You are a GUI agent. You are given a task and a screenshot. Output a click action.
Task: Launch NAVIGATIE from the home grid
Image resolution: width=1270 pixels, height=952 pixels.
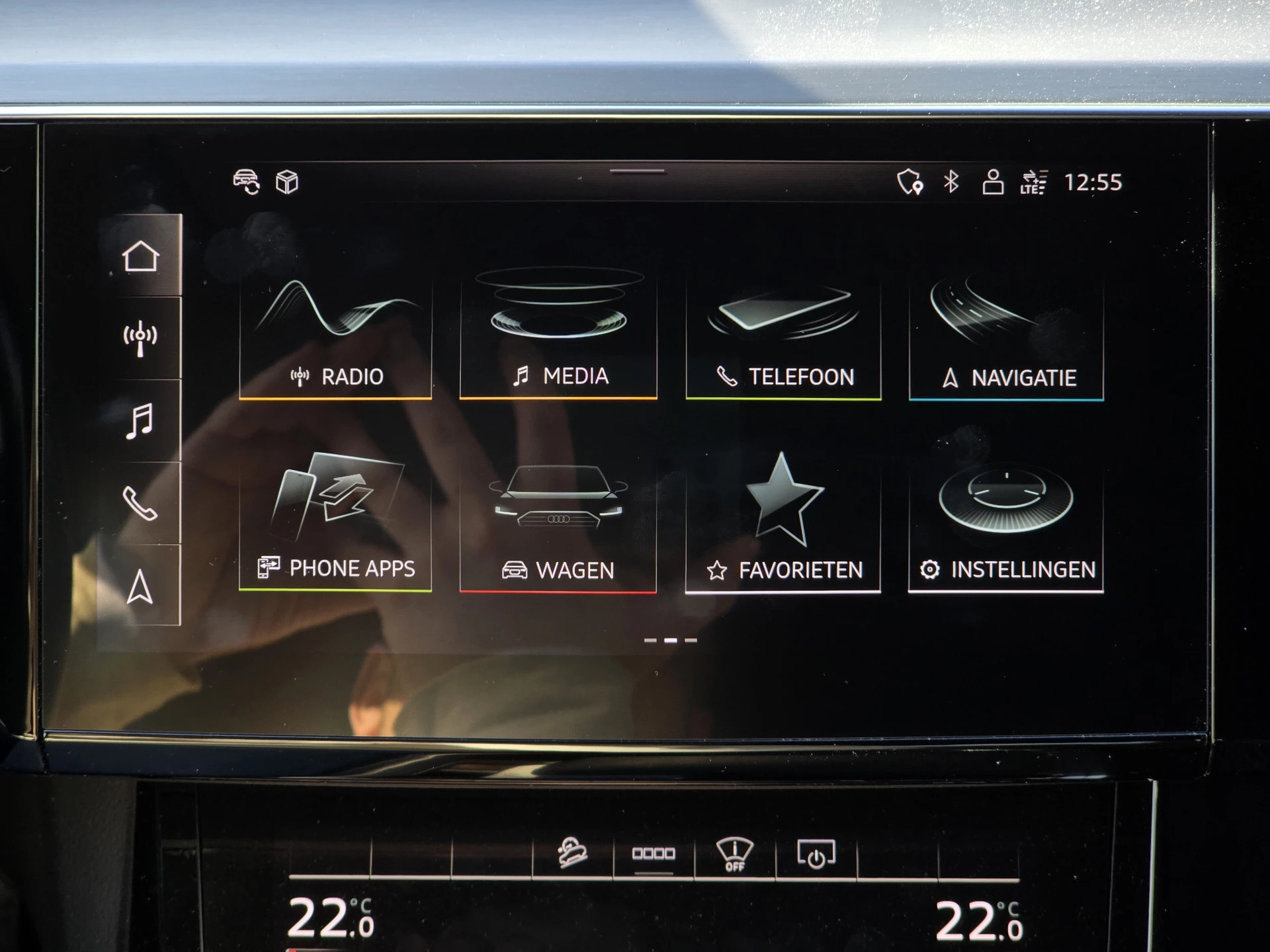click(1006, 338)
